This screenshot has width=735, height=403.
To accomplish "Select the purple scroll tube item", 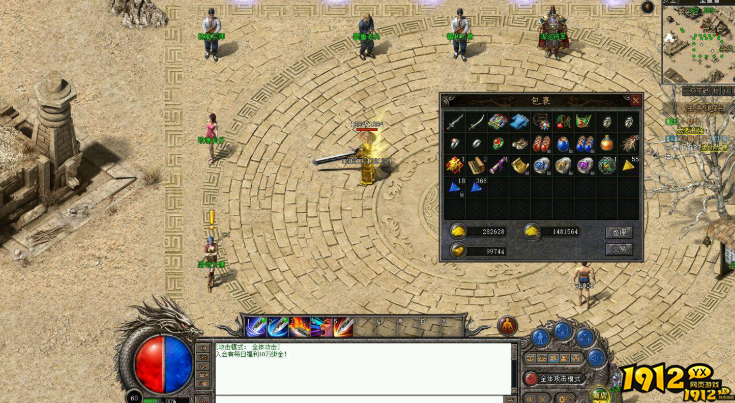I will coord(499,164).
